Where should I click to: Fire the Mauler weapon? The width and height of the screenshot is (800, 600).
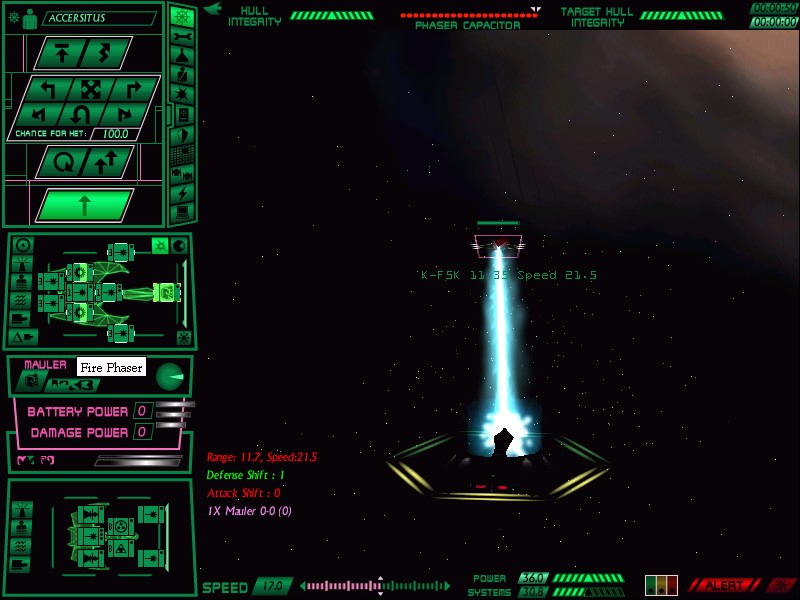click(34, 383)
